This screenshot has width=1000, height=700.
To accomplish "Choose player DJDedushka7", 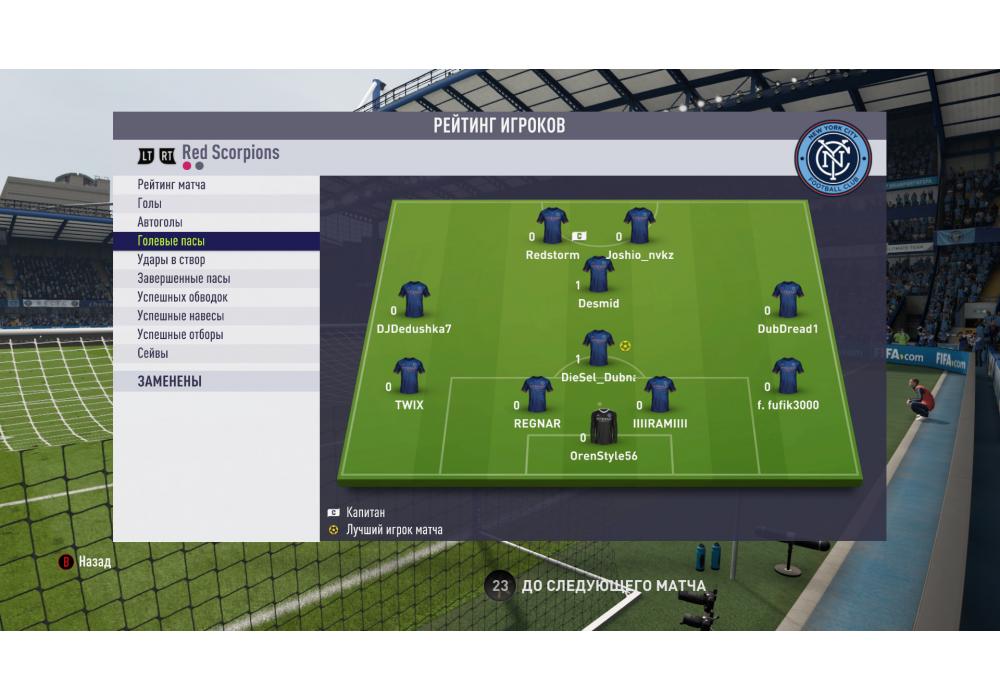I will pyautogui.click(x=414, y=300).
